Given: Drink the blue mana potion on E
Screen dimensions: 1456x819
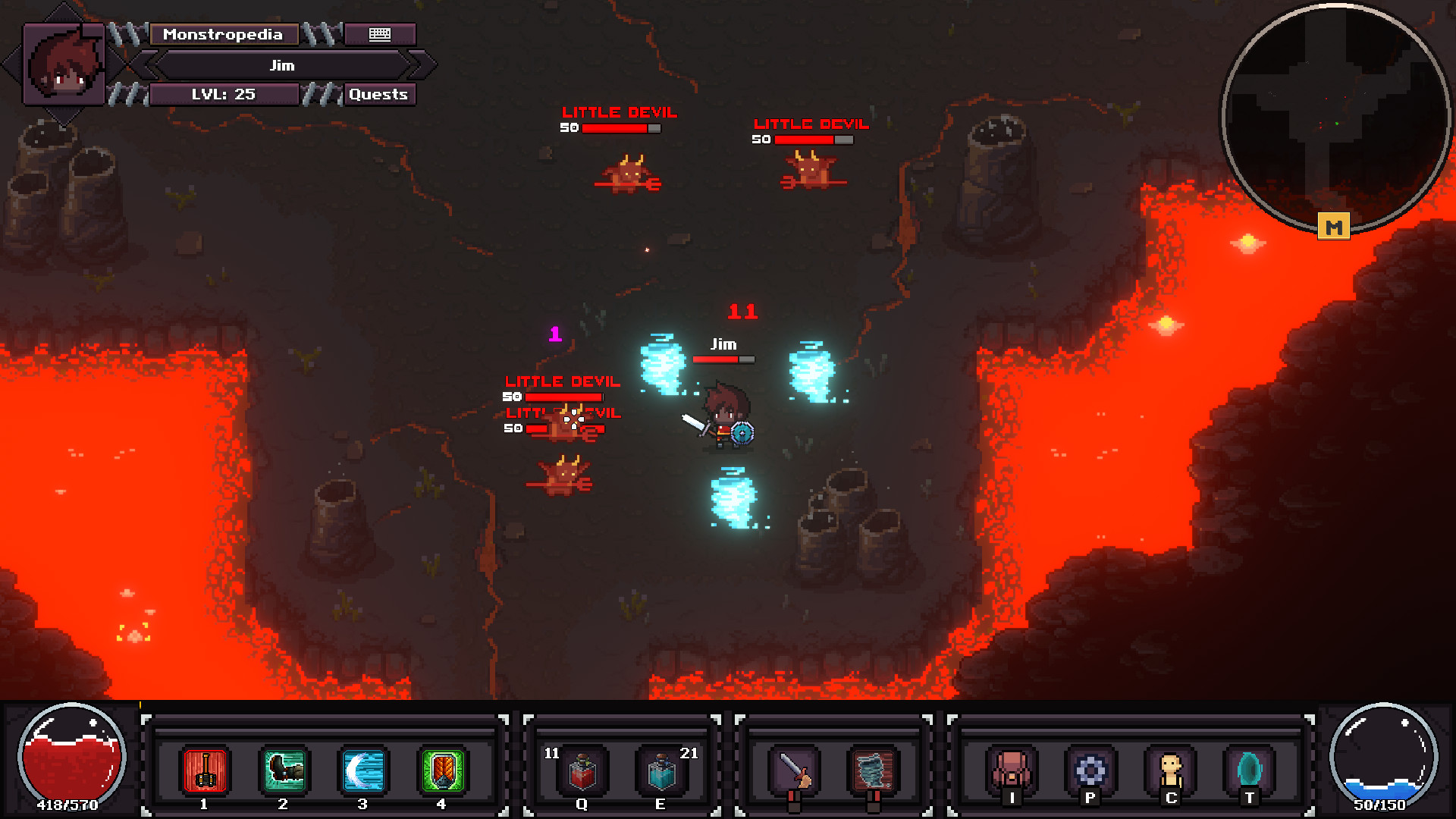Looking at the screenshot, I should pos(662,771).
